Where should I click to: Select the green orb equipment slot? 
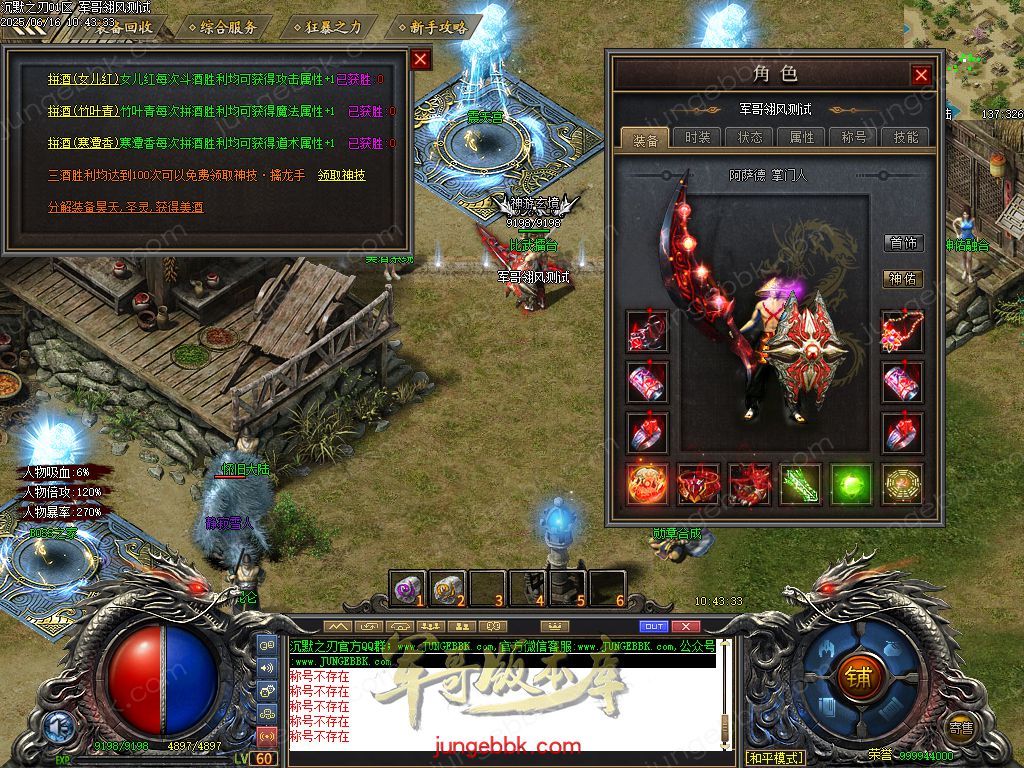point(851,484)
